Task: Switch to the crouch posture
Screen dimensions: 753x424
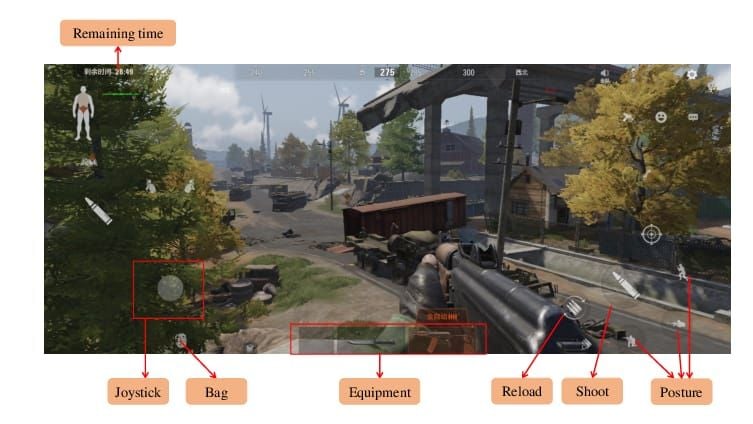Action: [x=632, y=339]
